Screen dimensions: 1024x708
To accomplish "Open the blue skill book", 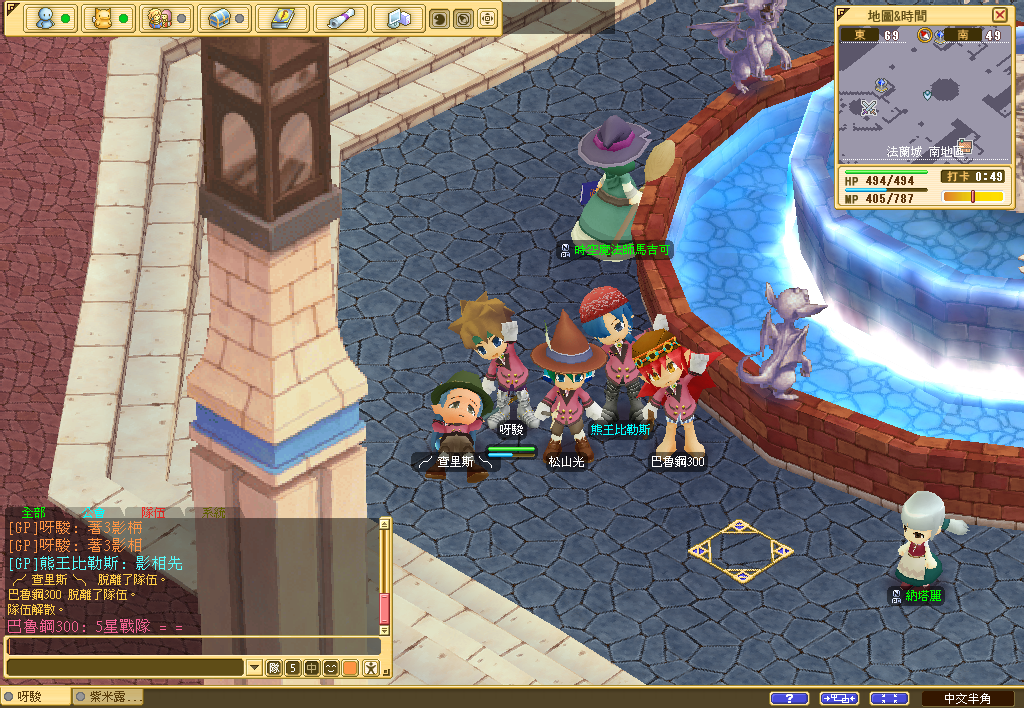I will [282, 19].
